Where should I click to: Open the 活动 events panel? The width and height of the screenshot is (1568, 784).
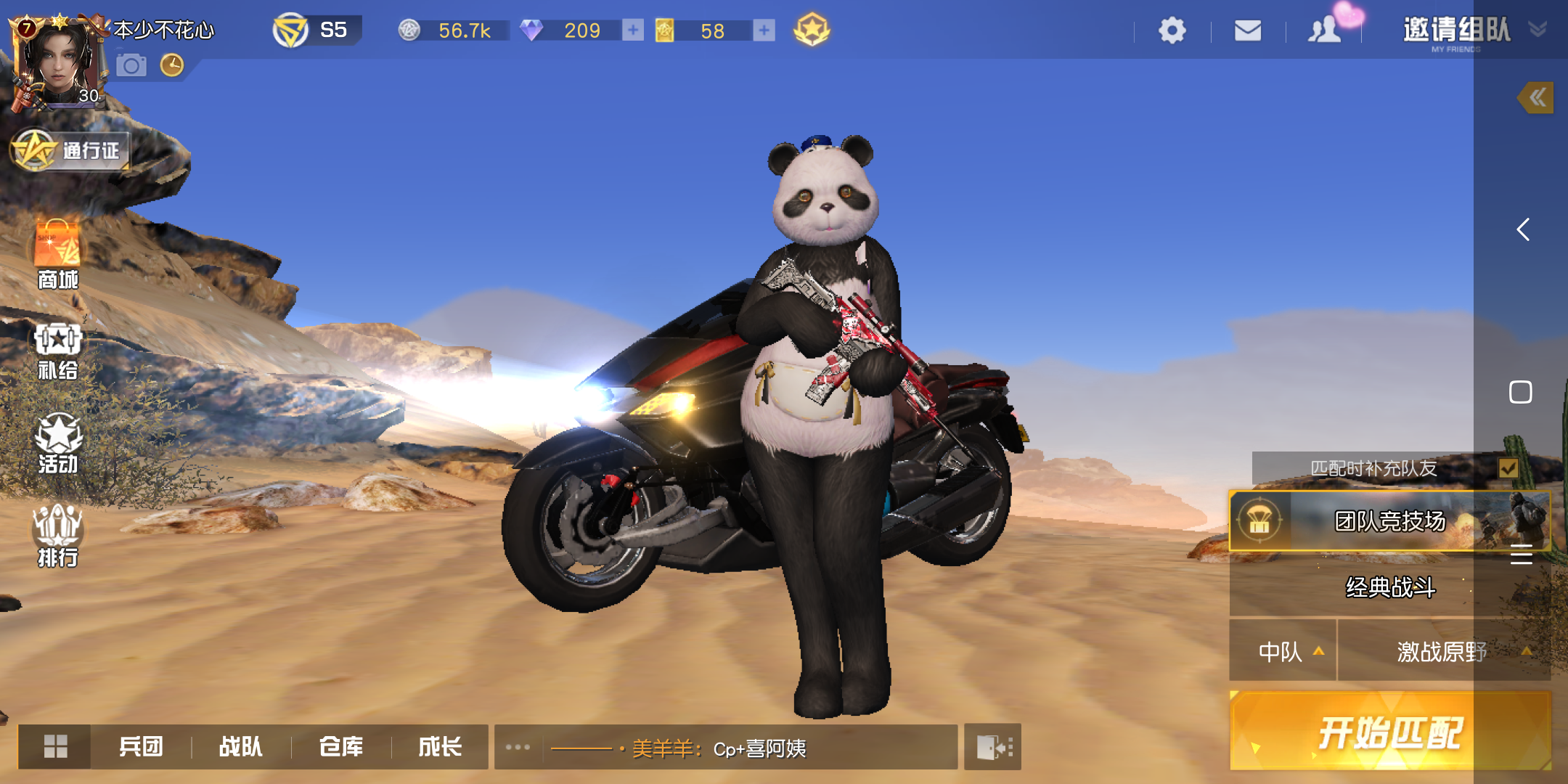click(57, 443)
